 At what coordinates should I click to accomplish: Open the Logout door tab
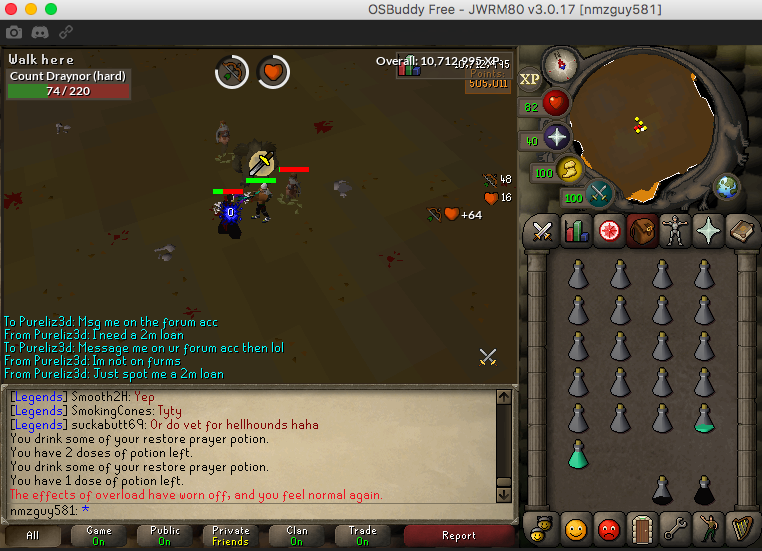click(641, 527)
